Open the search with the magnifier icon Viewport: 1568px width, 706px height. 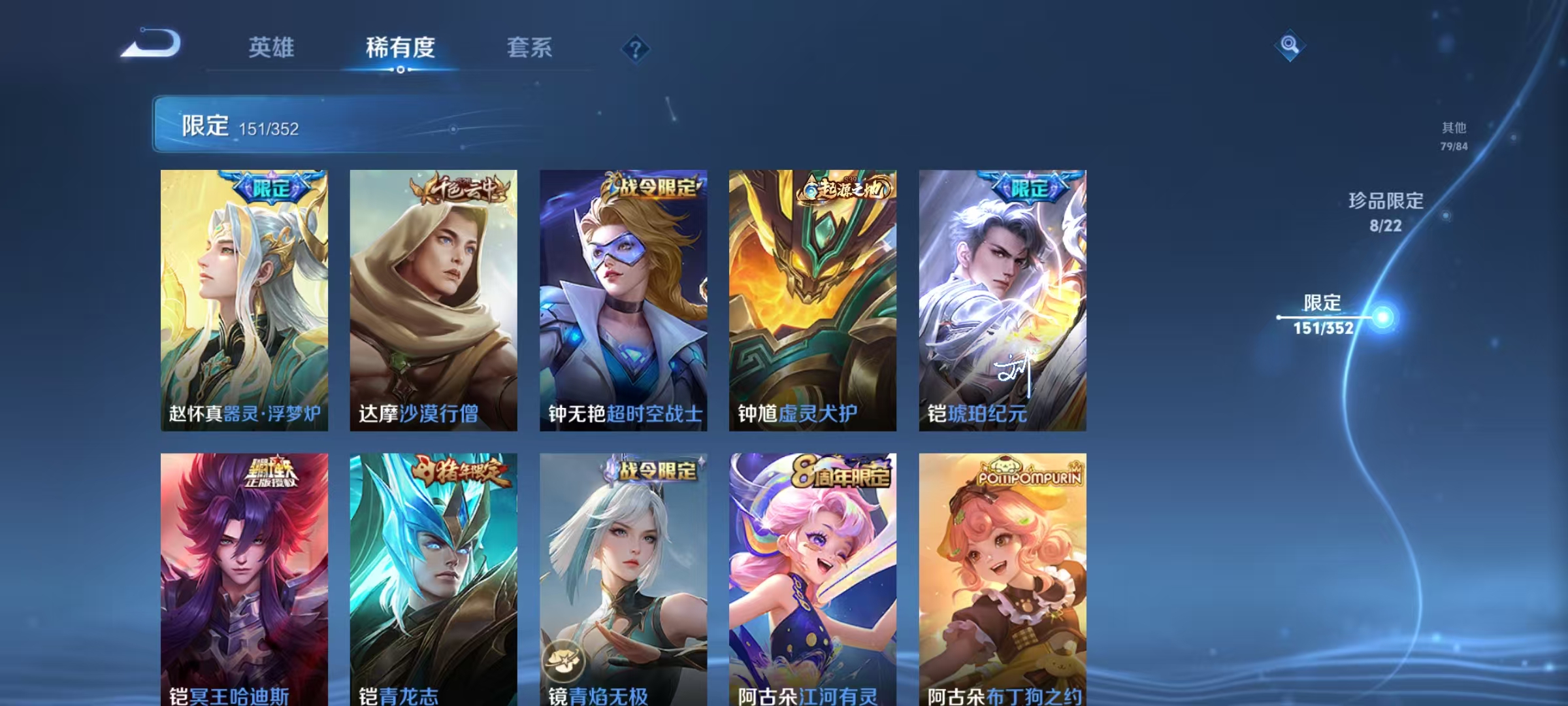(x=1290, y=44)
